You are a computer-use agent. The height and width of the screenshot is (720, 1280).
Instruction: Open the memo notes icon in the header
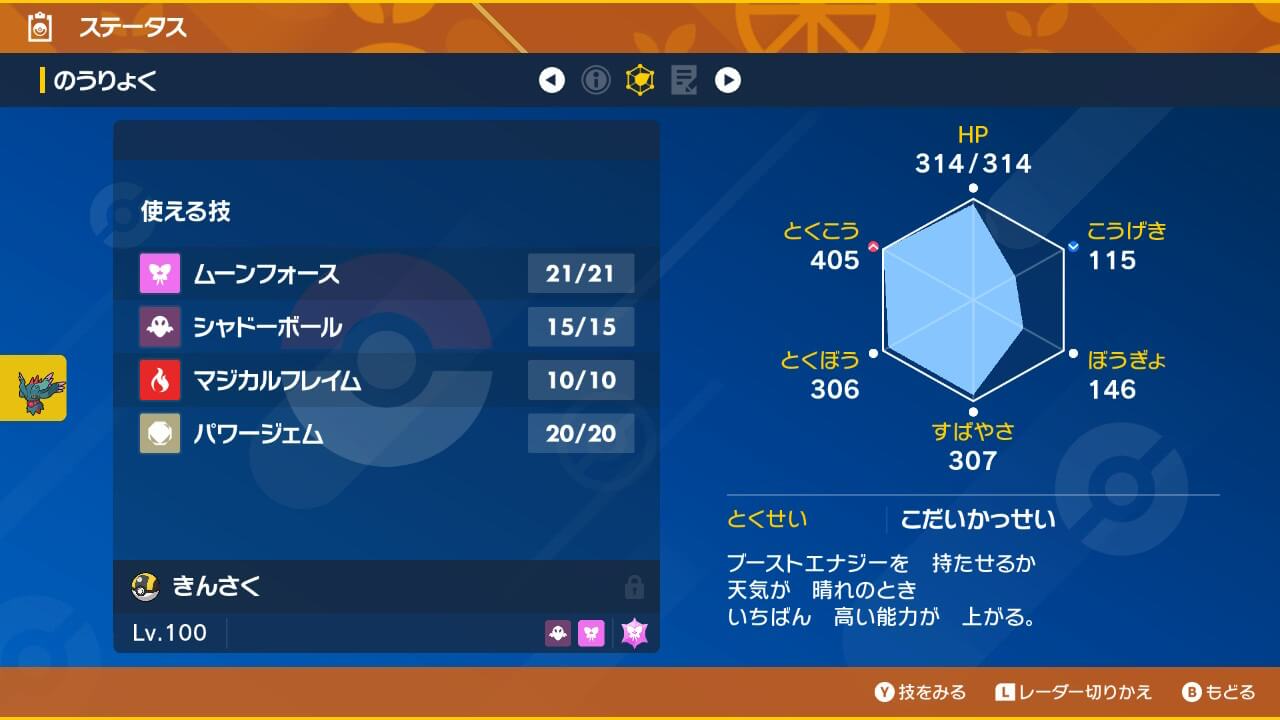pyautogui.click(x=685, y=81)
